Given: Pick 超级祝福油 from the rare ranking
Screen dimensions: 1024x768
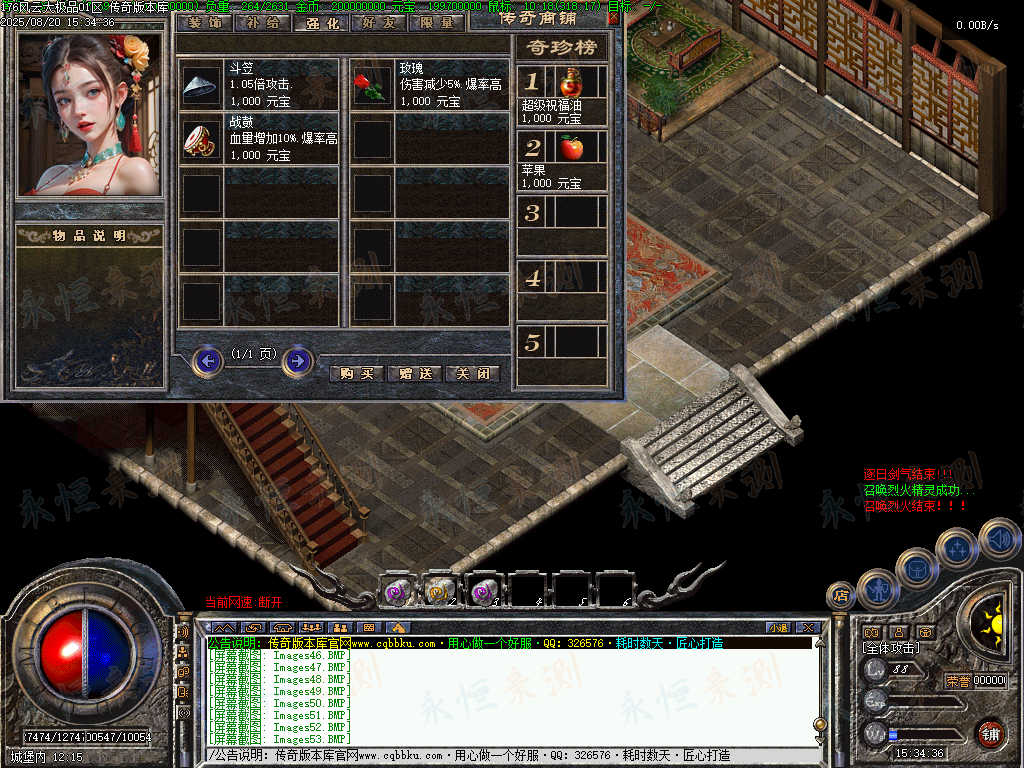Looking at the screenshot, I should pos(571,83).
